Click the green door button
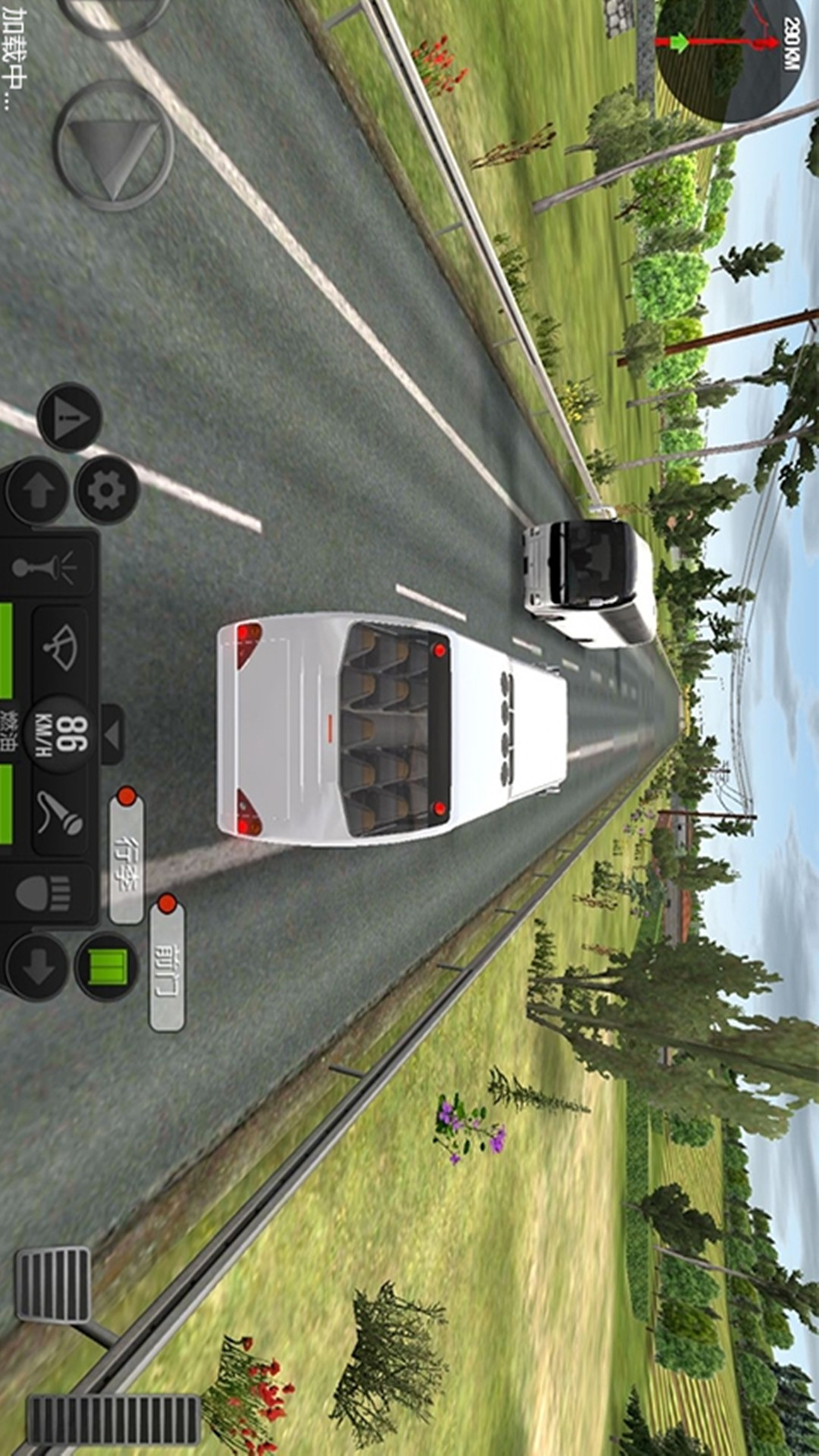 click(107, 967)
